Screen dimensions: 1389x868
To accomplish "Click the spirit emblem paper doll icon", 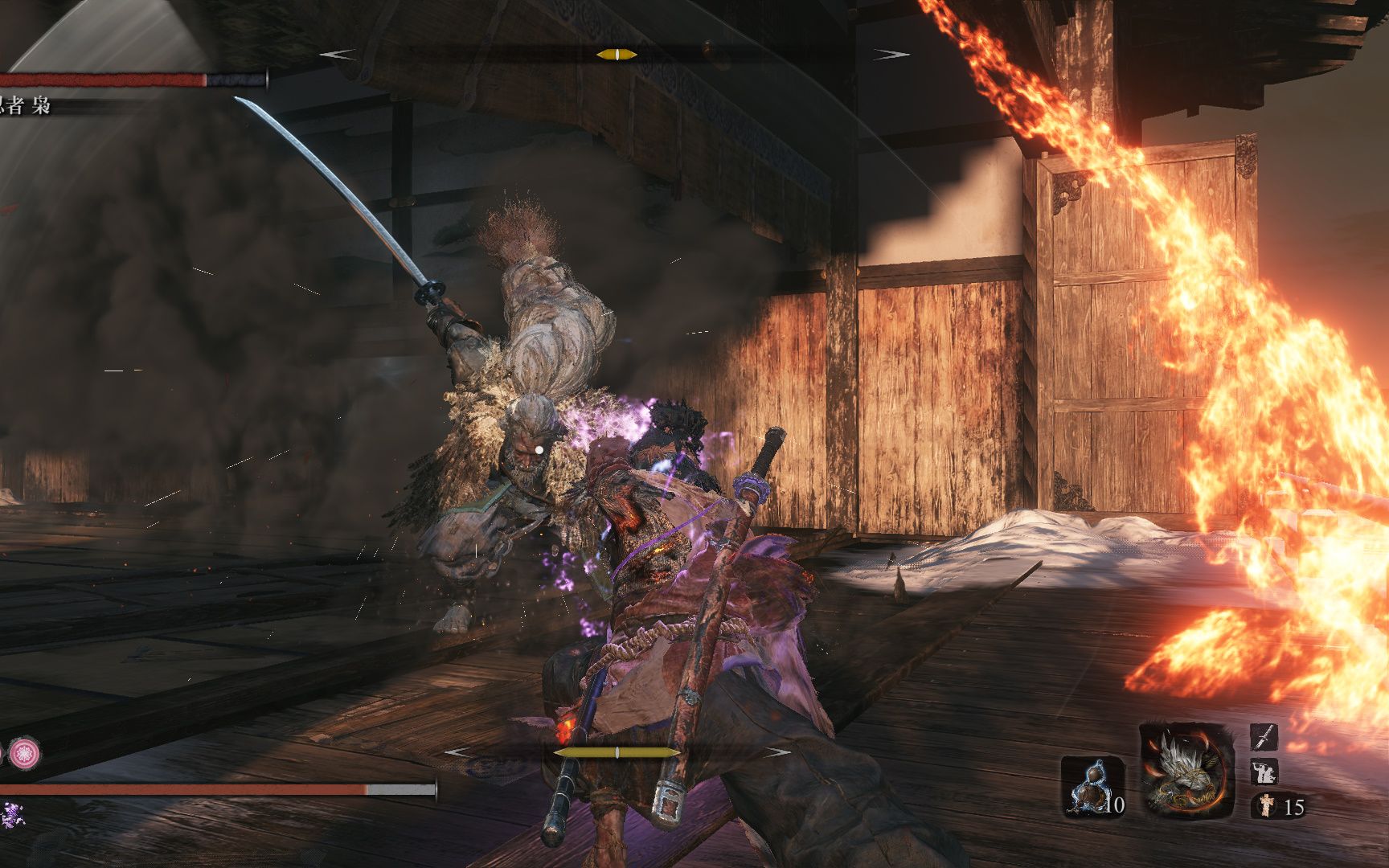I will (x=1264, y=805).
